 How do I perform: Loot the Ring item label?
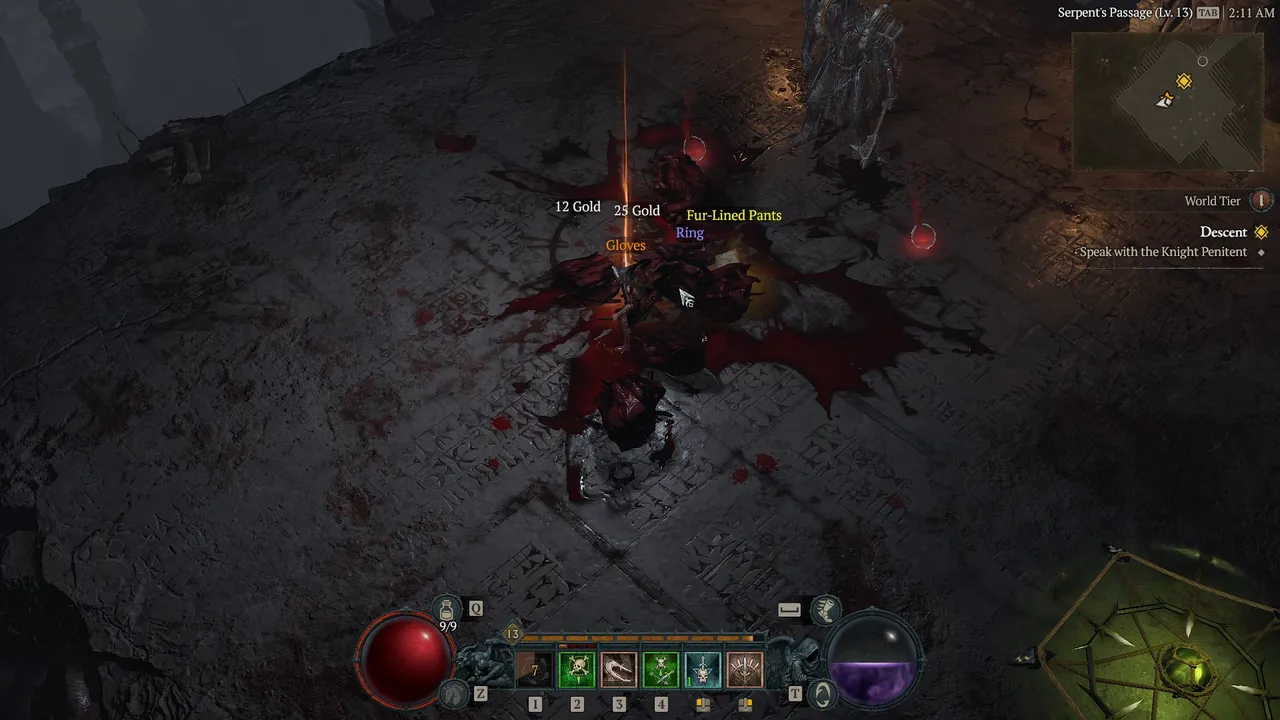point(690,233)
